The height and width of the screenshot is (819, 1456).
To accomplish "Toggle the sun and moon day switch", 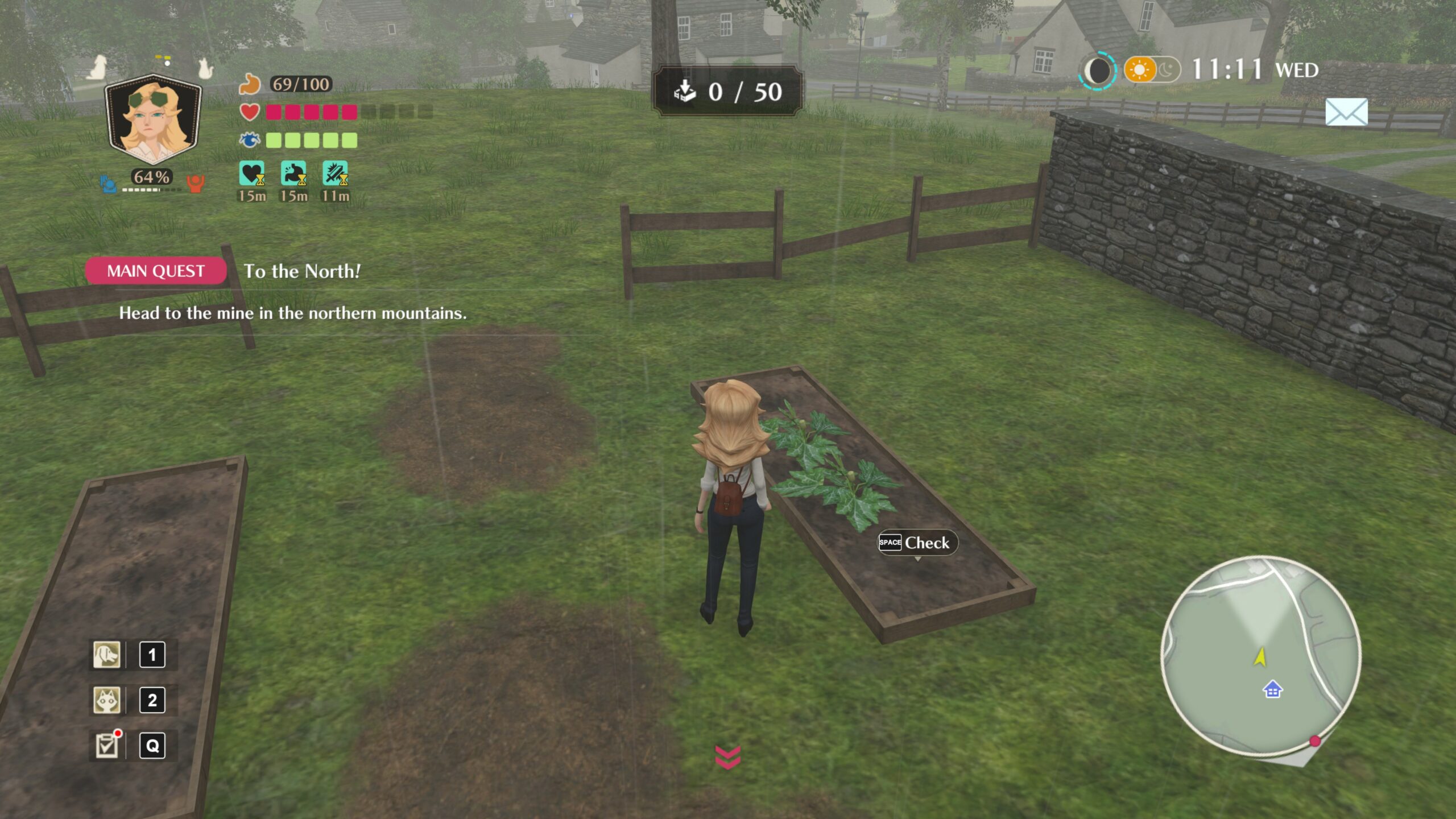I will 1152,71.
